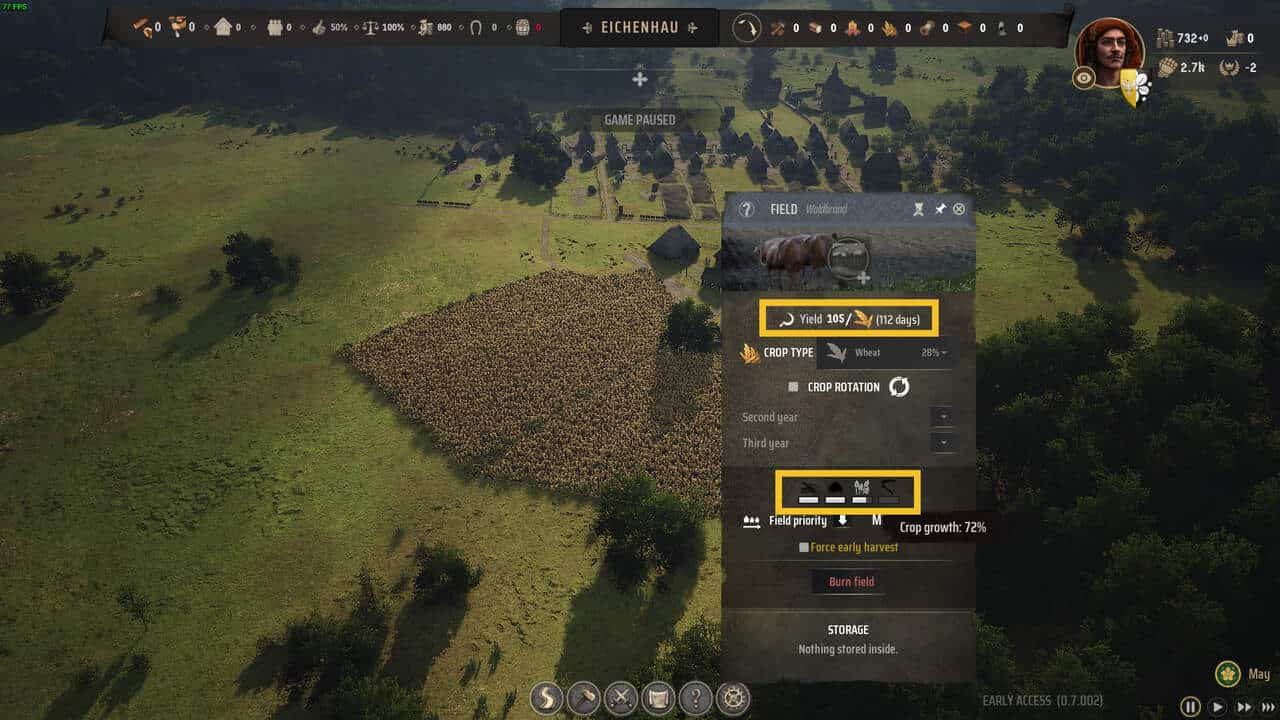This screenshot has width=1280, height=720.
Task: Pin the Field panel
Action: click(x=940, y=209)
